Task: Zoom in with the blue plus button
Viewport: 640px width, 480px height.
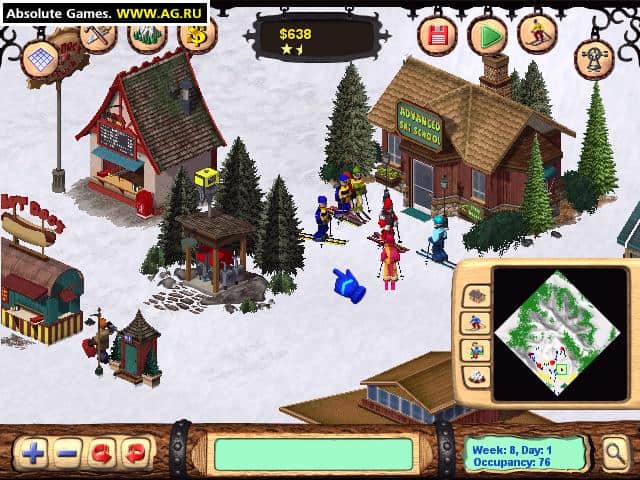Action: [x=33, y=452]
